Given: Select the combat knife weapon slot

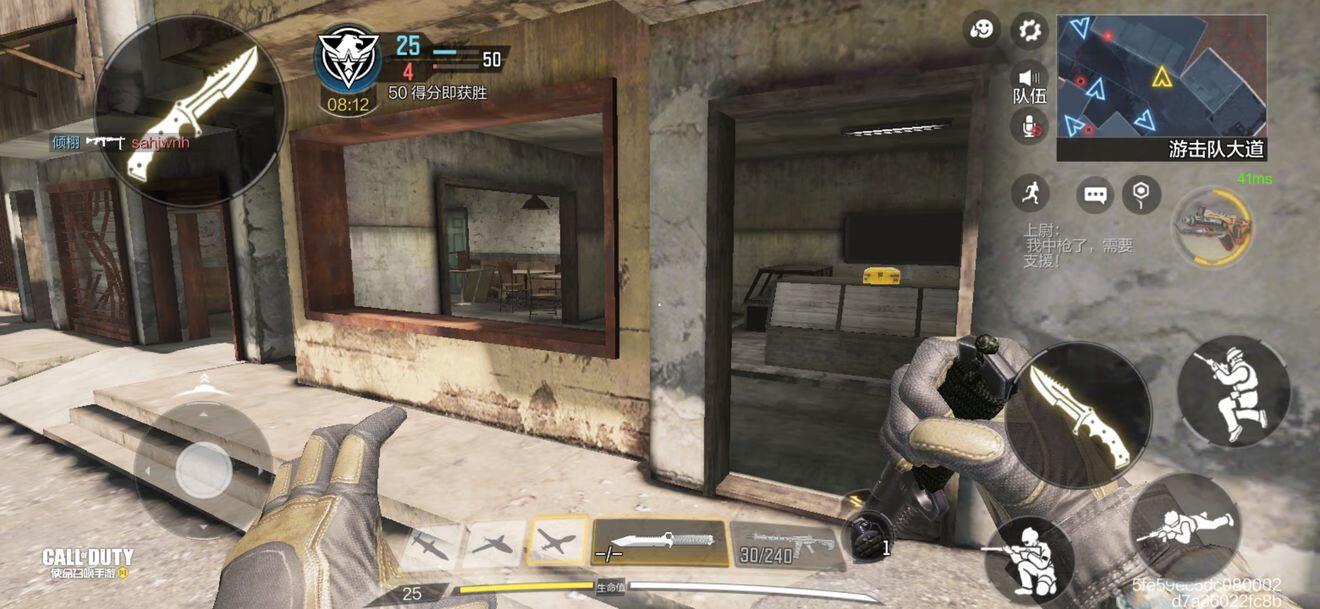Looking at the screenshot, I should pos(660,542).
